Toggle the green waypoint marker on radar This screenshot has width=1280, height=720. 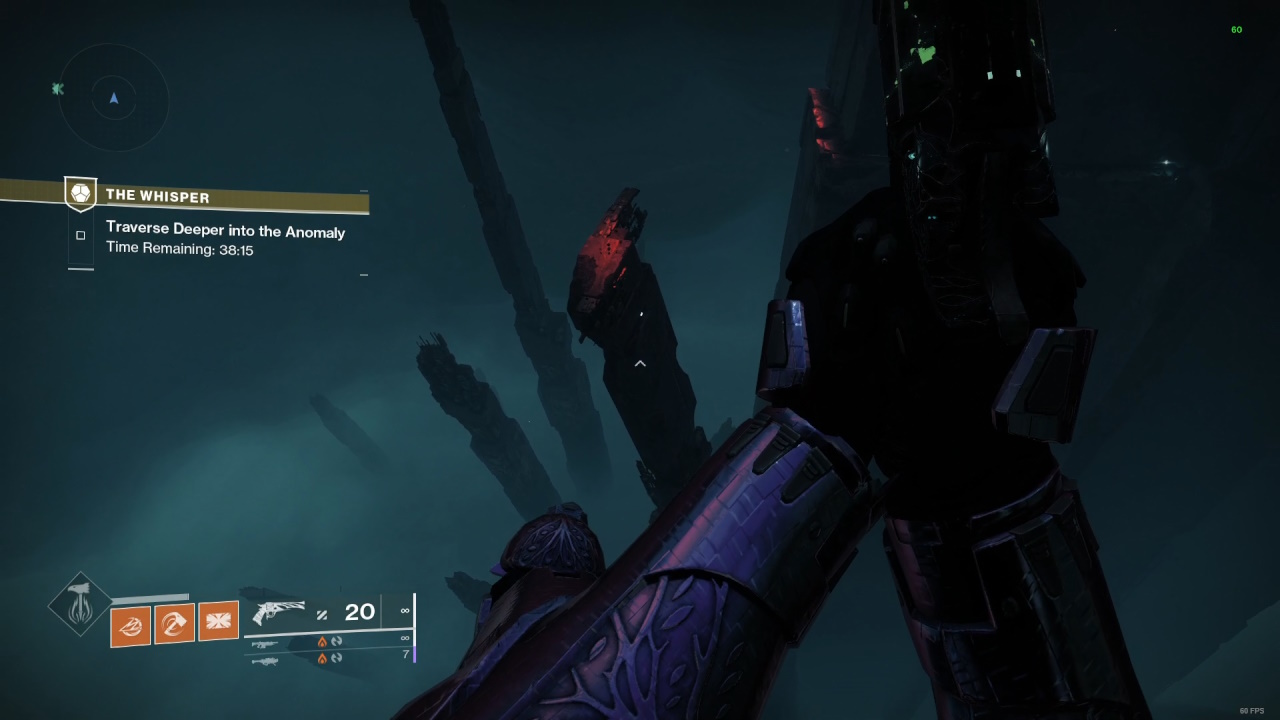point(57,89)
